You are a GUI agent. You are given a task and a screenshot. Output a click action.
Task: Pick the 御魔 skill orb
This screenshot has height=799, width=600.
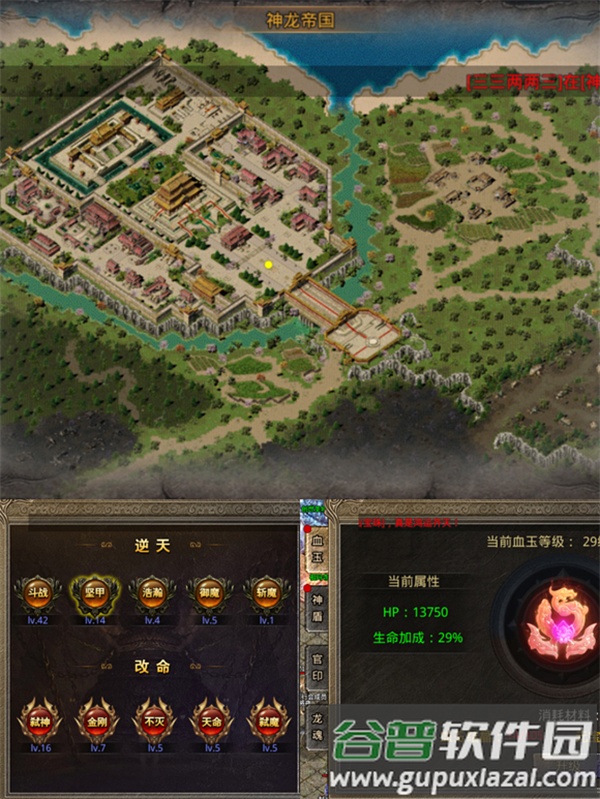tap(209, 594)
